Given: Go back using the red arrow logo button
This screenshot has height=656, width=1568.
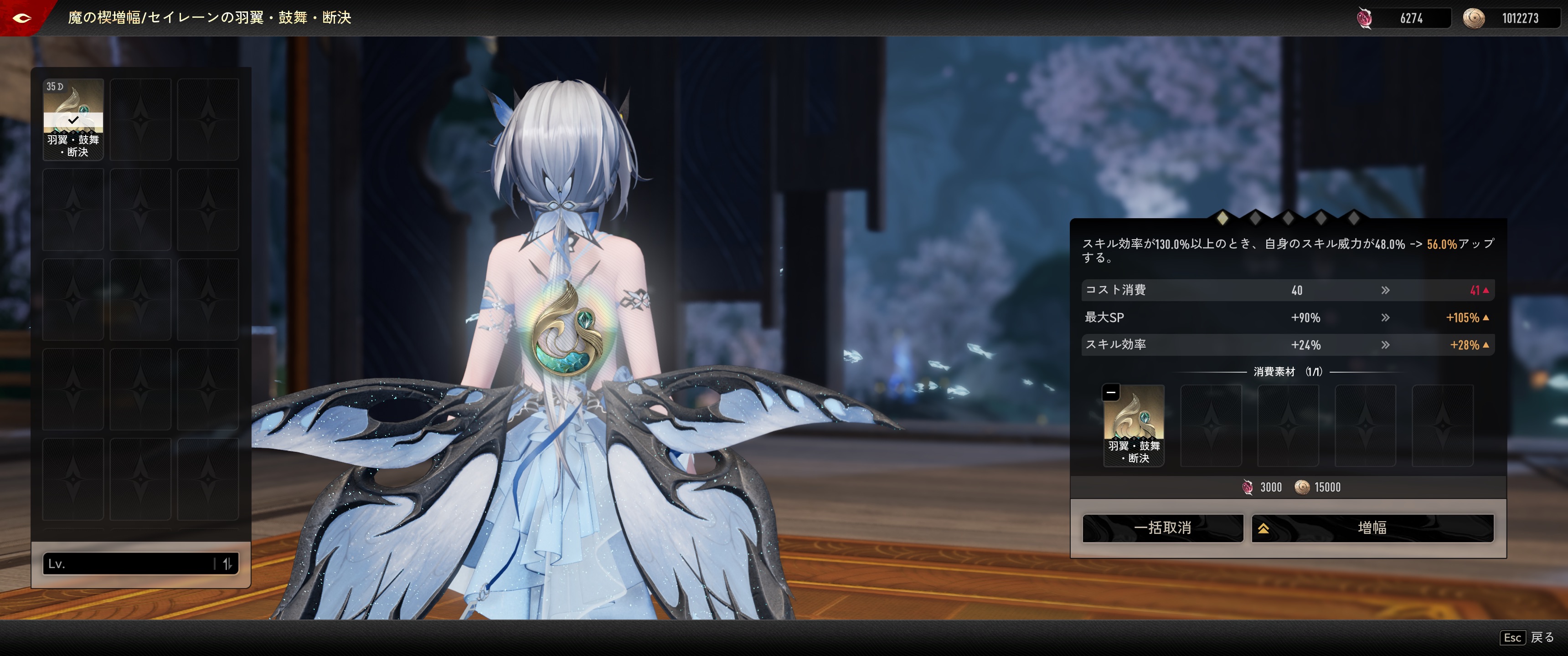Looking at the screenshot, I should [x=22, y=18].
